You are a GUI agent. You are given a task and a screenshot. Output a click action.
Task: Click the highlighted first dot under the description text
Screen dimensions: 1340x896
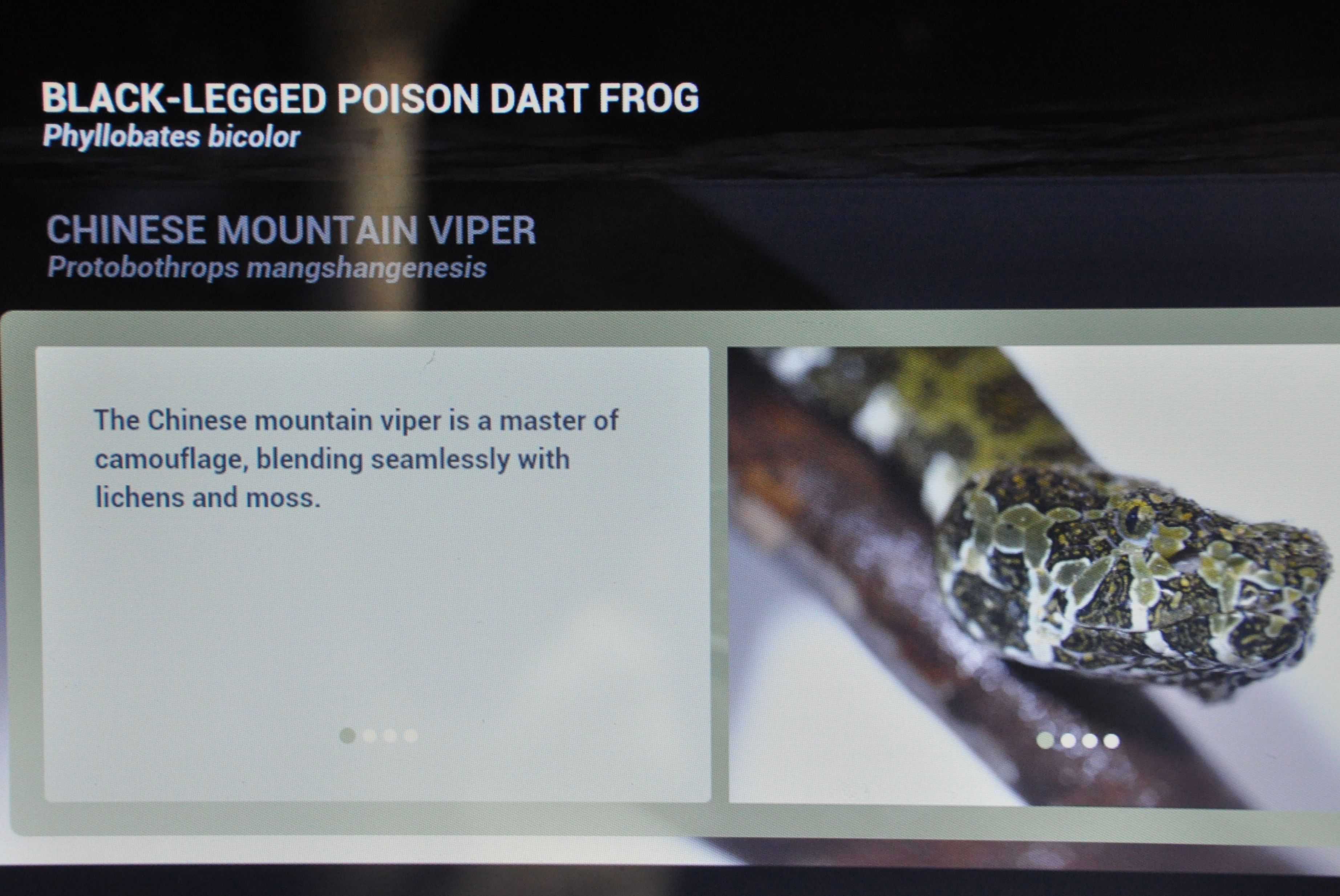coord(347,735)
